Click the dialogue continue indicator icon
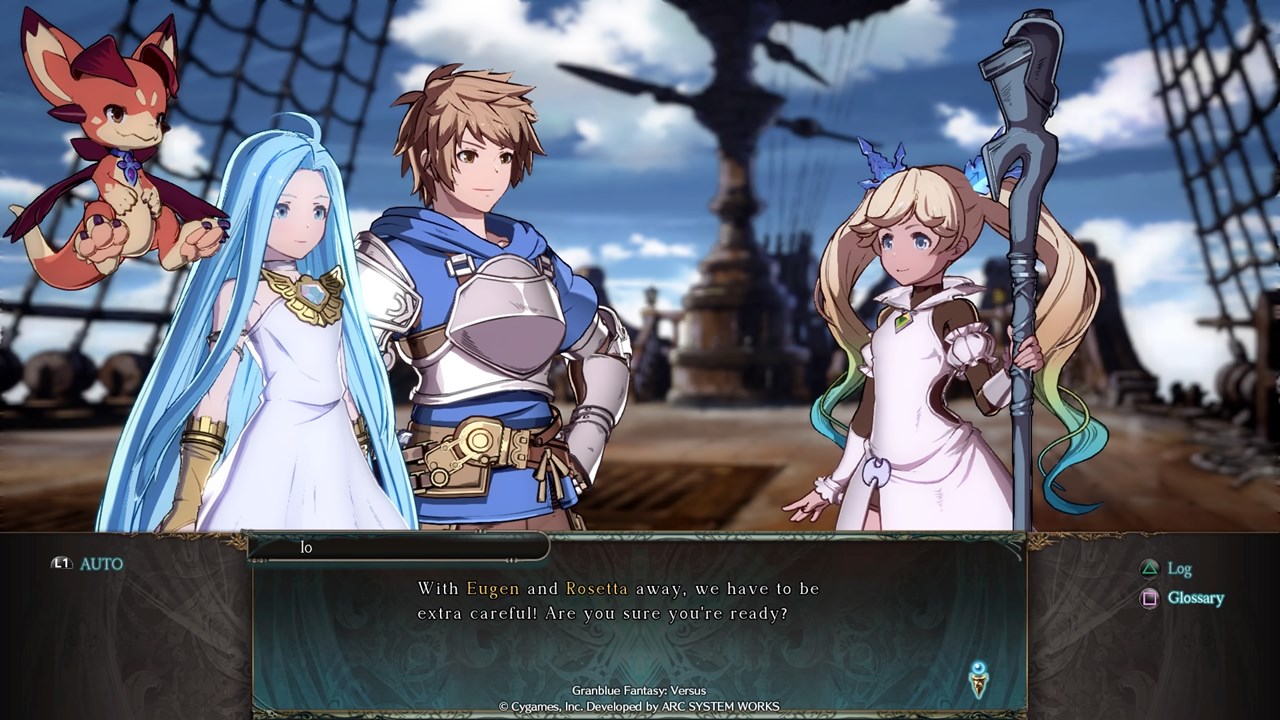Screen dimensions: 1280x720 979,679
